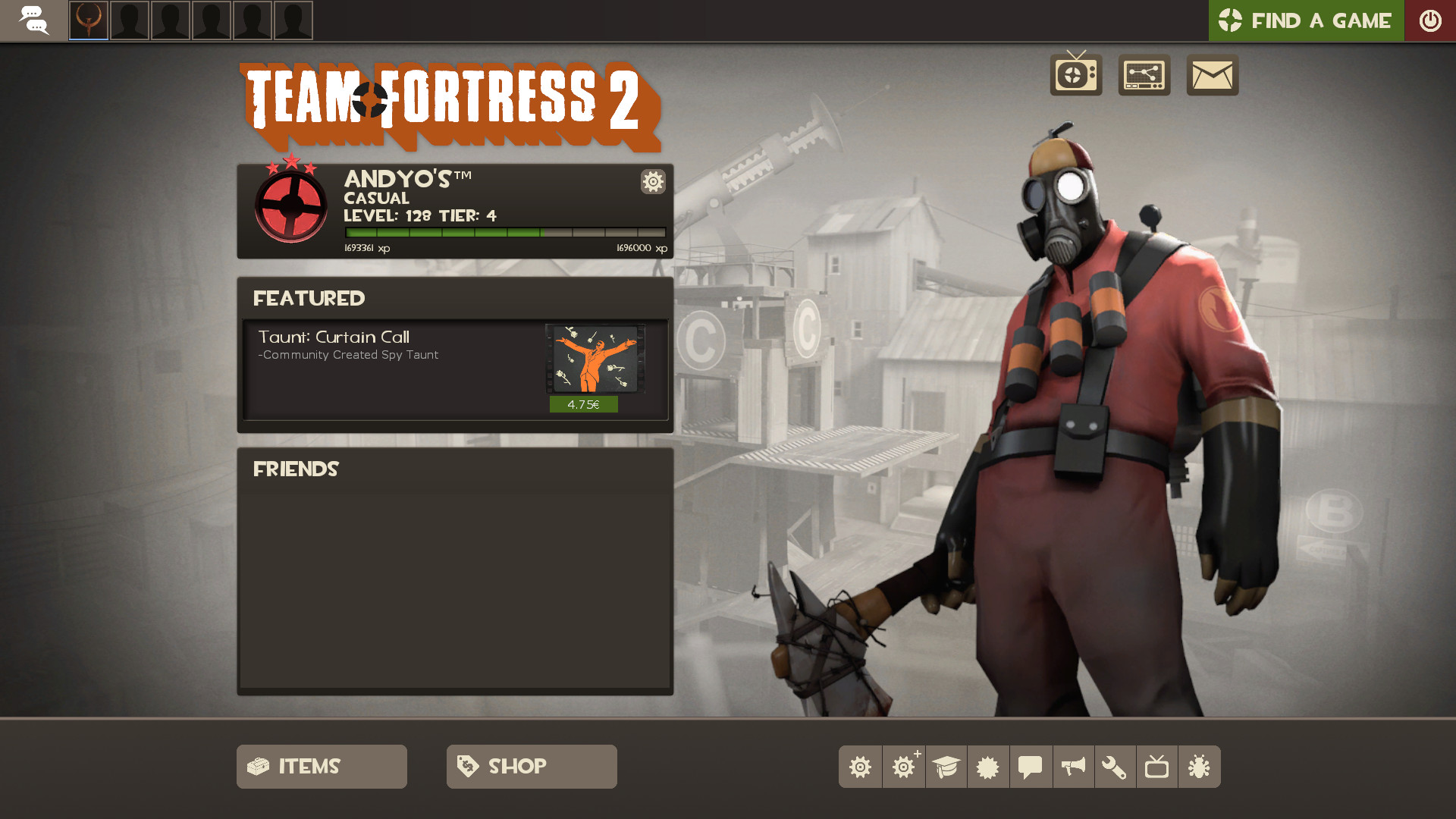The height and width of the screenshot is (819, 1456).
Task: Open the Items backpack screen
Action: coord(321,766)
